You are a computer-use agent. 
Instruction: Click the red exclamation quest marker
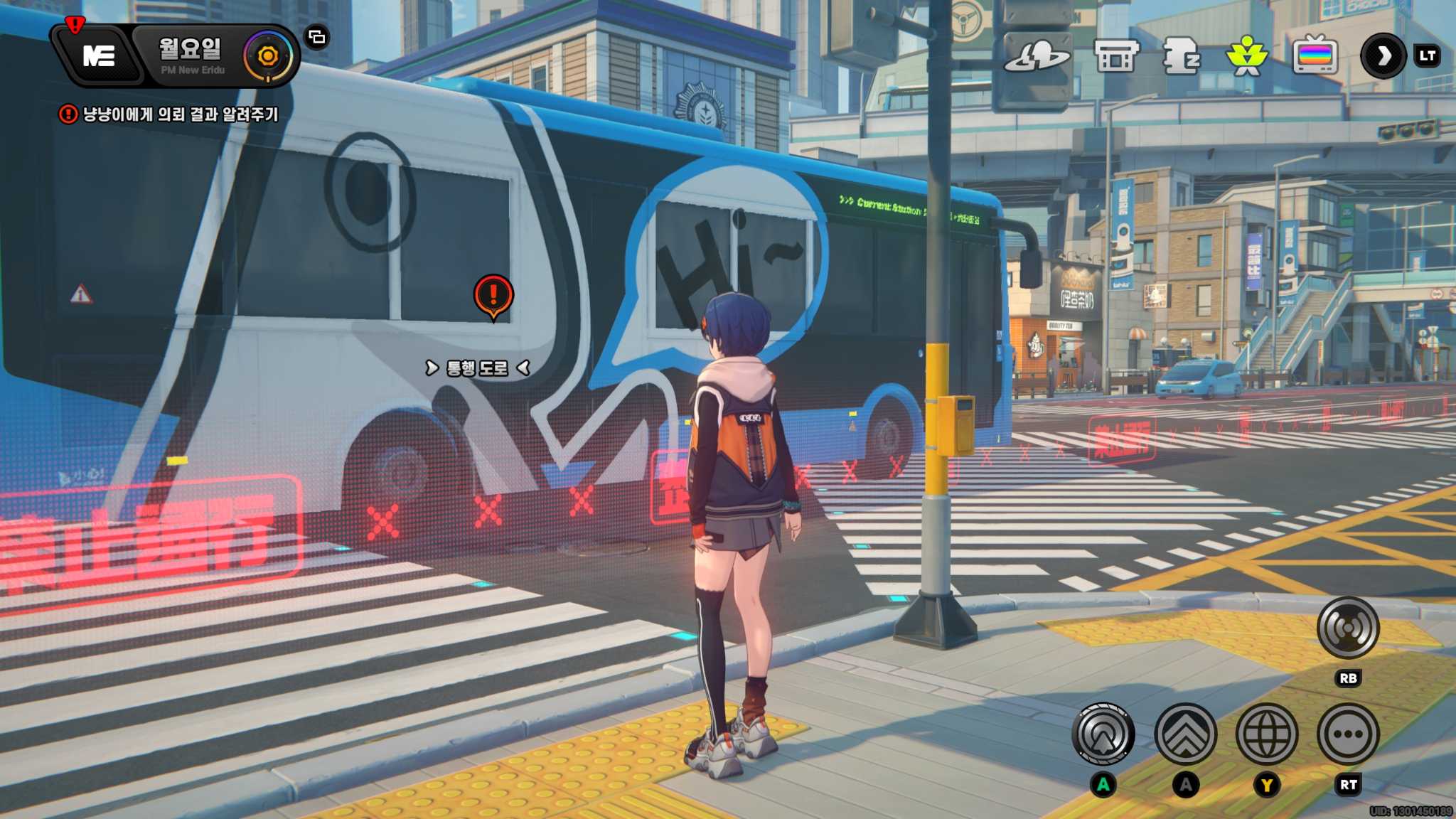pyautogui.click(x=493, y=294)
